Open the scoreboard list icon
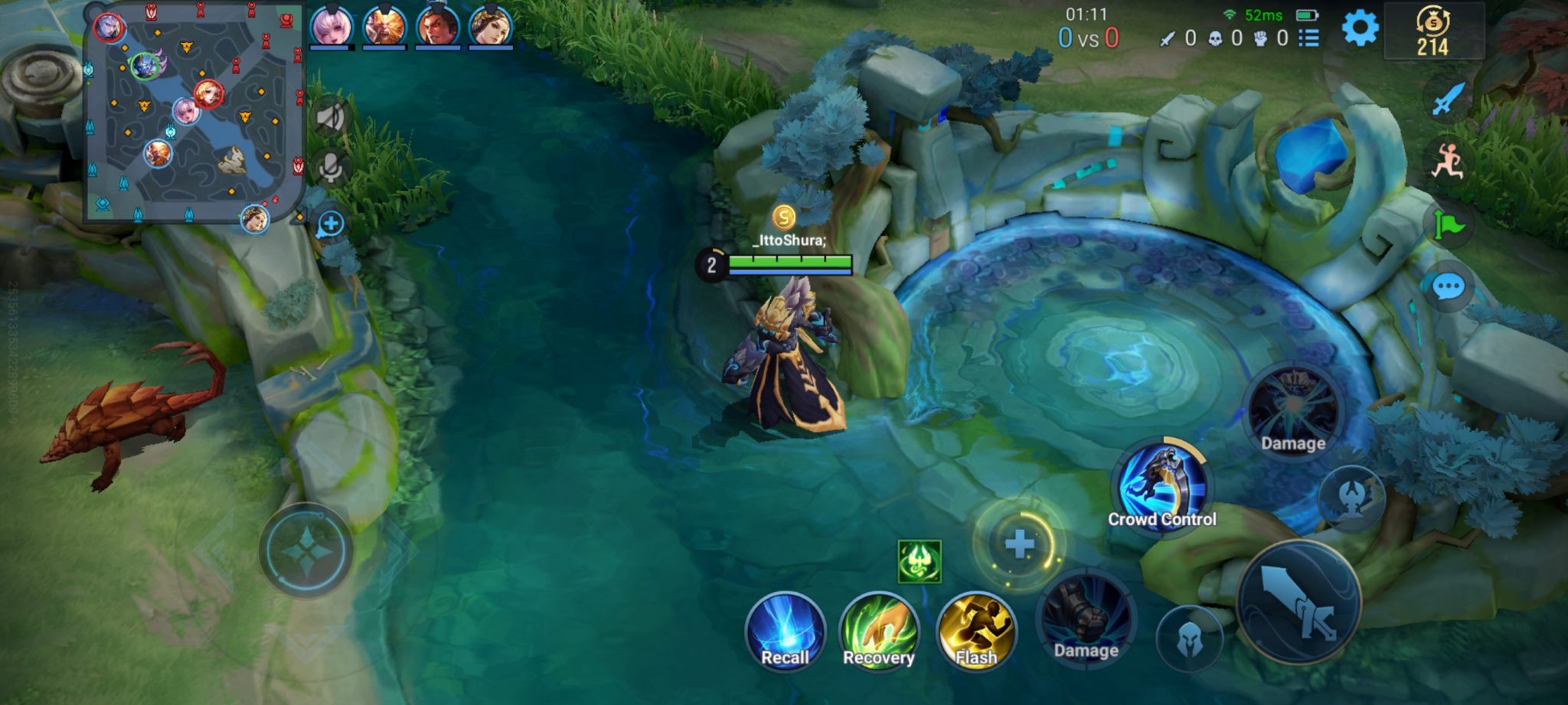This screenshot has width=1568, height=705. (x=1309, y=38)
